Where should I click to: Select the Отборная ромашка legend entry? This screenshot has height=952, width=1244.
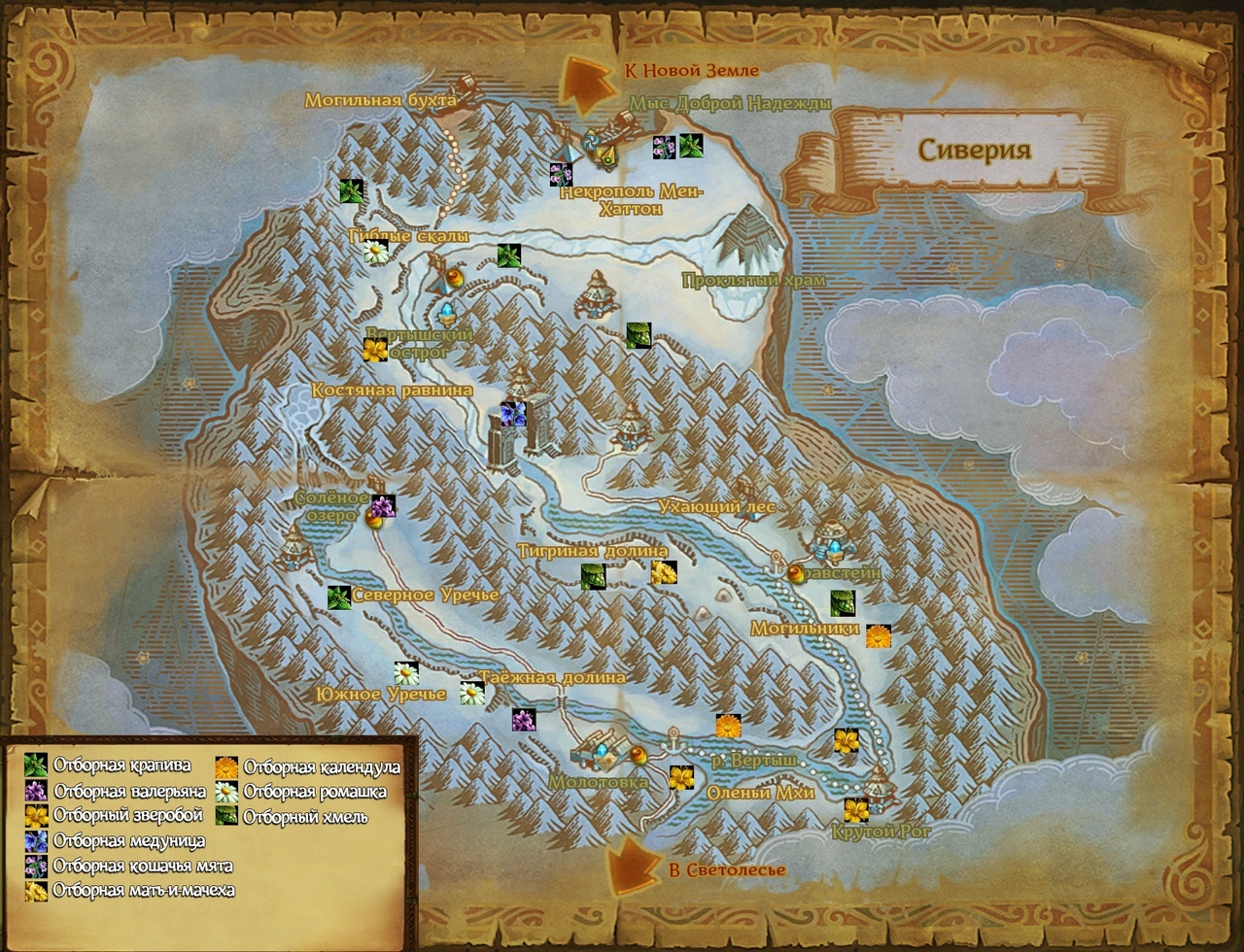[x=226, y=792]
